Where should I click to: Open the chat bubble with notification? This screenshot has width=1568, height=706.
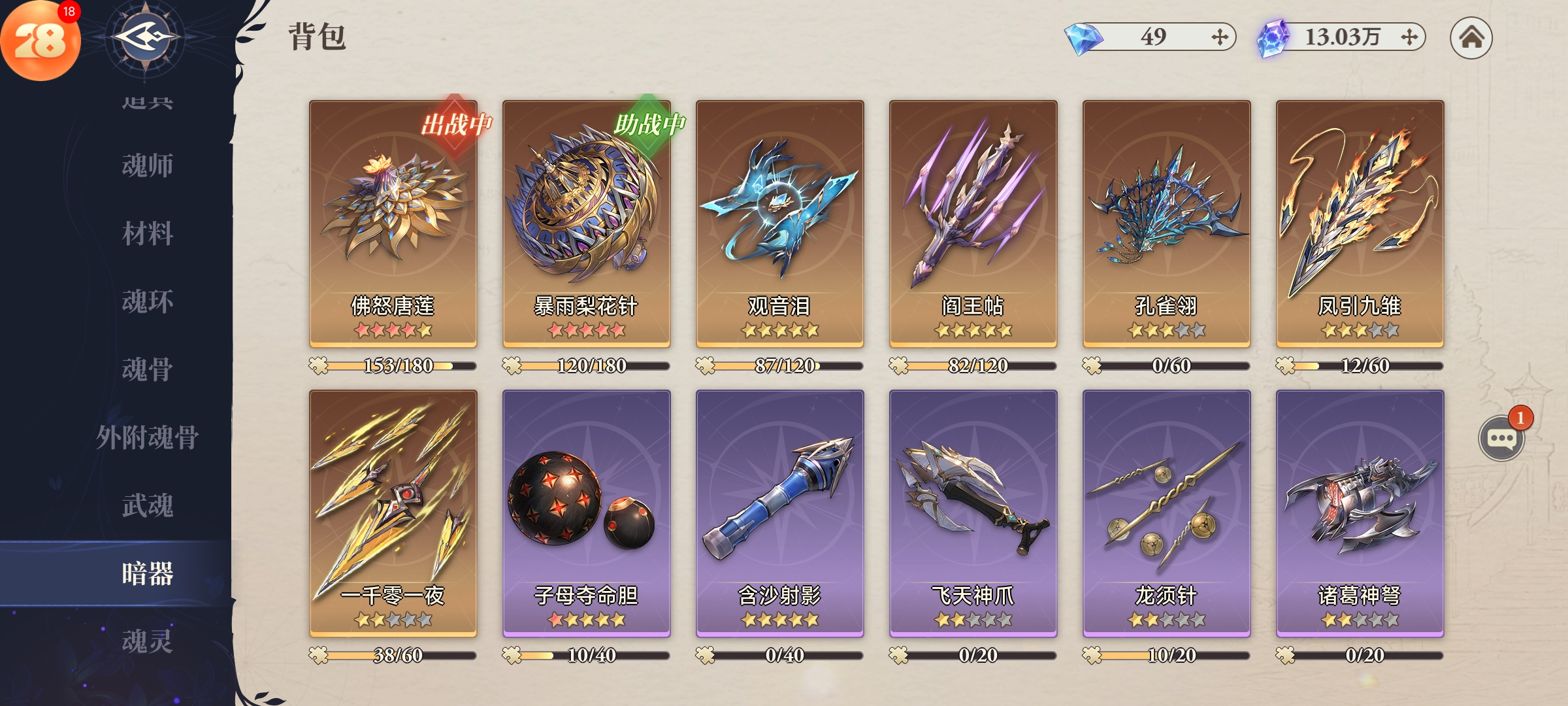[1501, 438]
